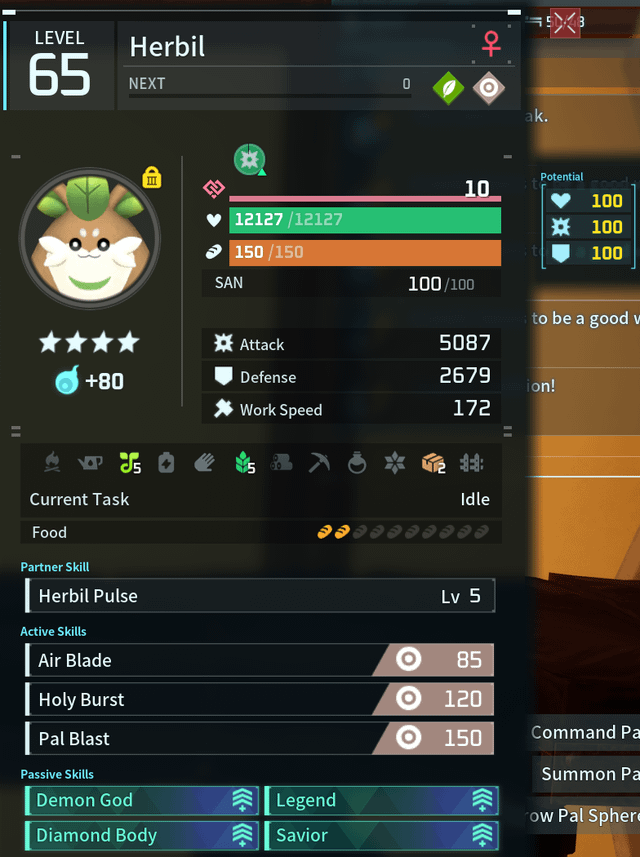Select the Holy Burst active skill

coord(259,699)
